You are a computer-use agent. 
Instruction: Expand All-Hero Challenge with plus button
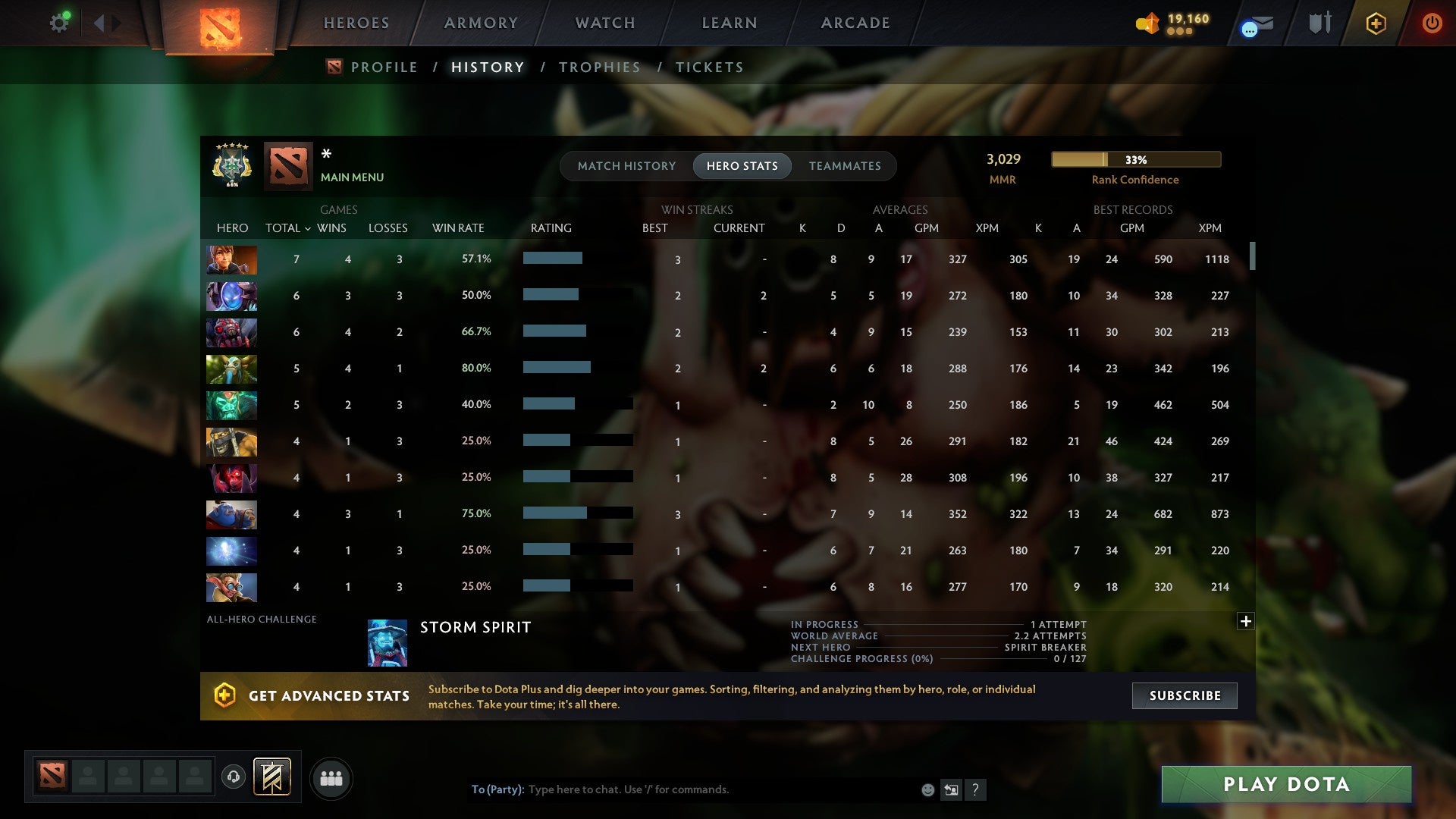1245,621
